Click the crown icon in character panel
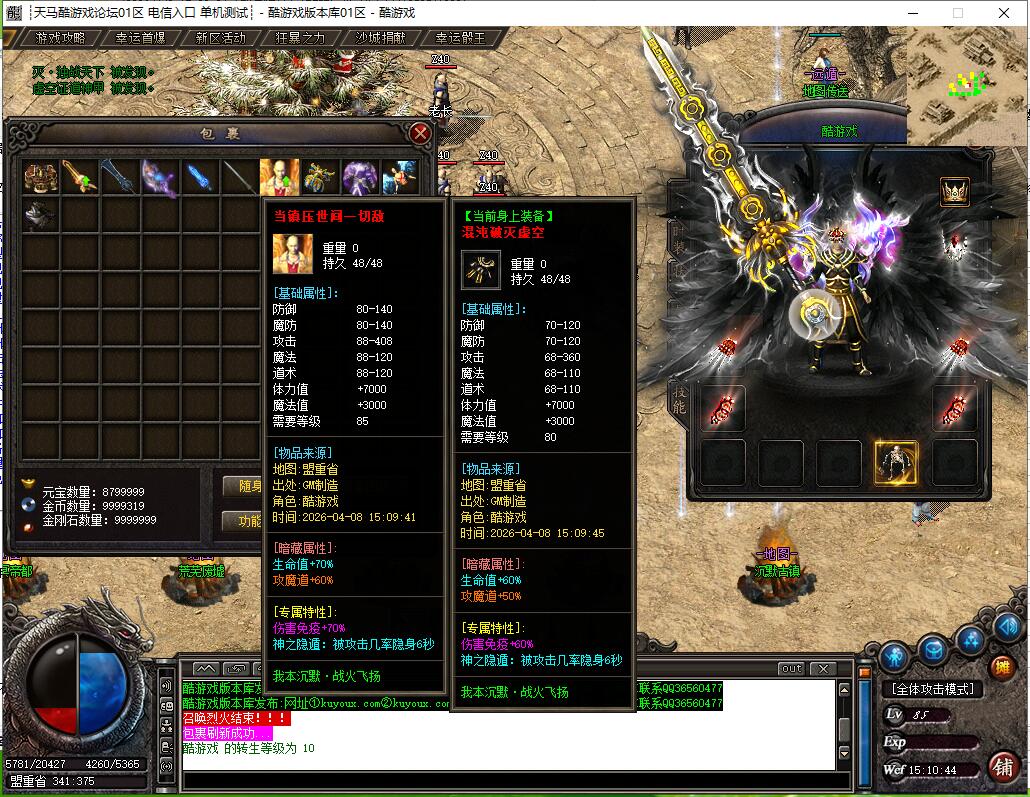1030x797 pixels. [x=954, y=191]
